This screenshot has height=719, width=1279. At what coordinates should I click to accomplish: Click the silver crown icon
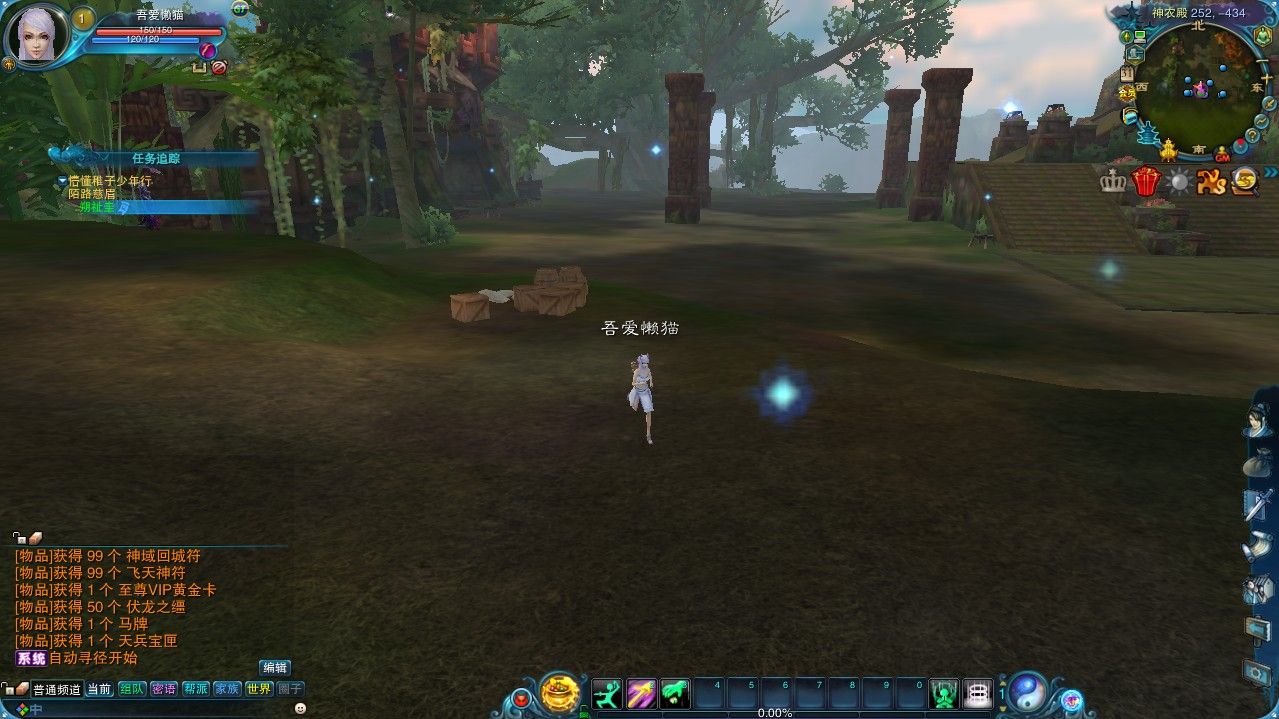1112,181
